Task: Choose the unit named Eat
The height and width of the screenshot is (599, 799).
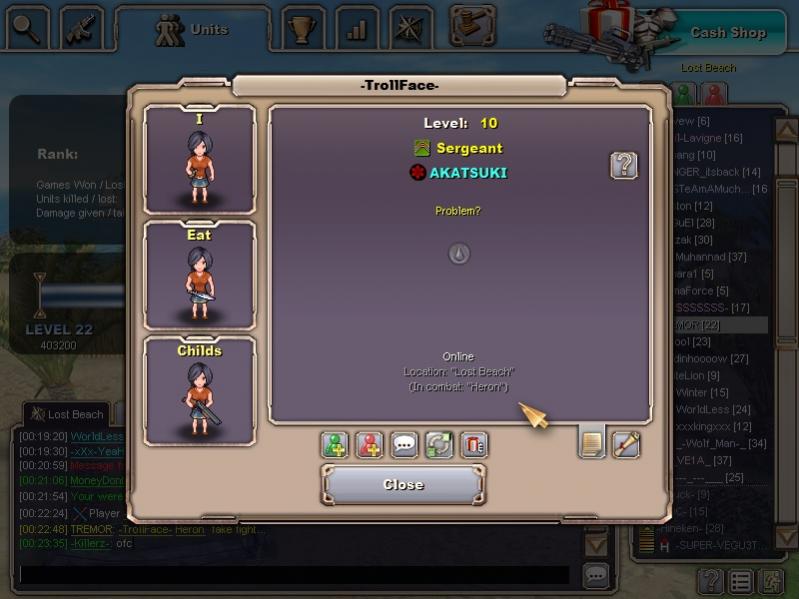Action: coord(199,276)
